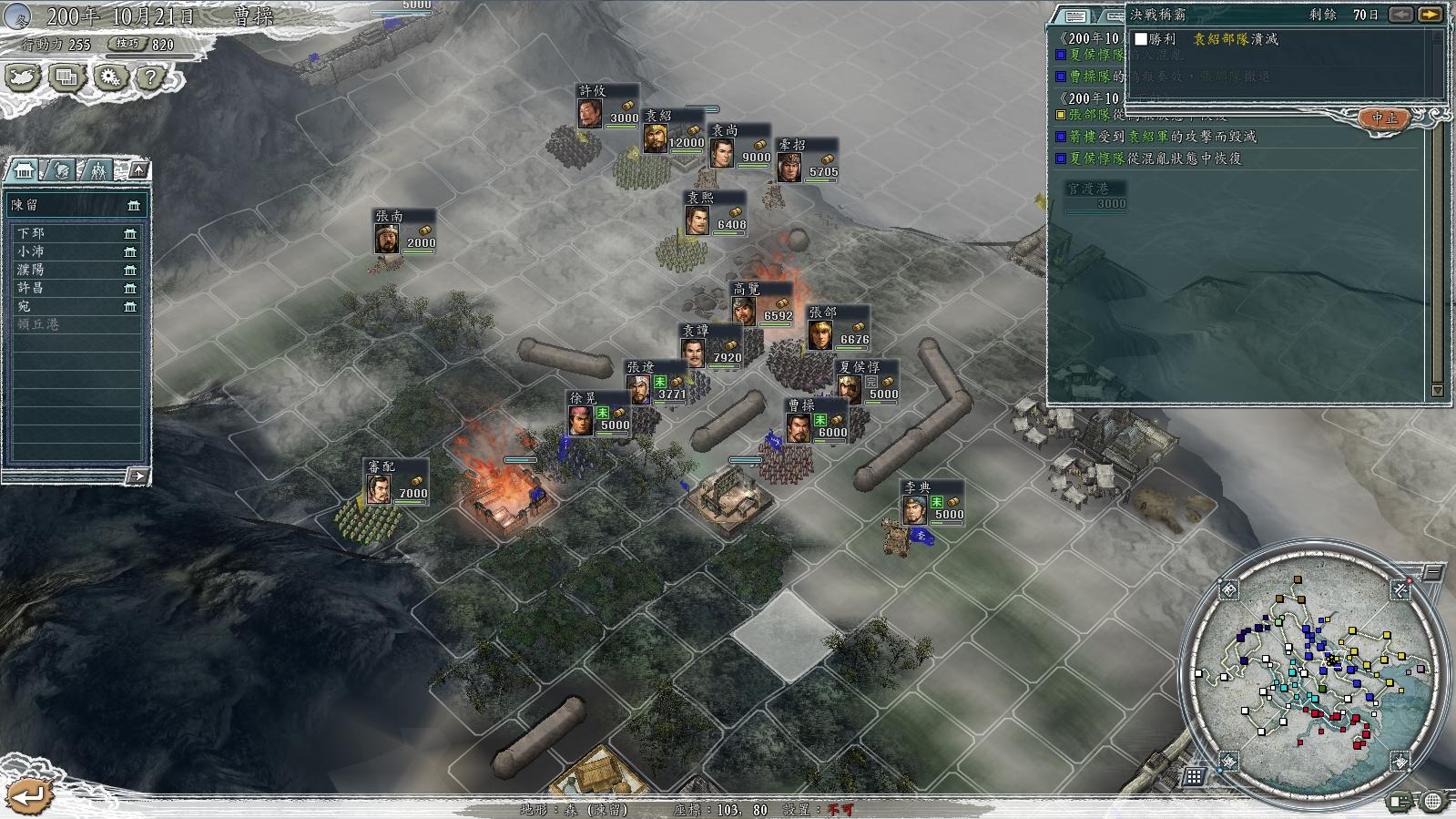Screen dimensions: 1456x819
Task: Click the right arrow below the city list
Action: pos(137,475)
